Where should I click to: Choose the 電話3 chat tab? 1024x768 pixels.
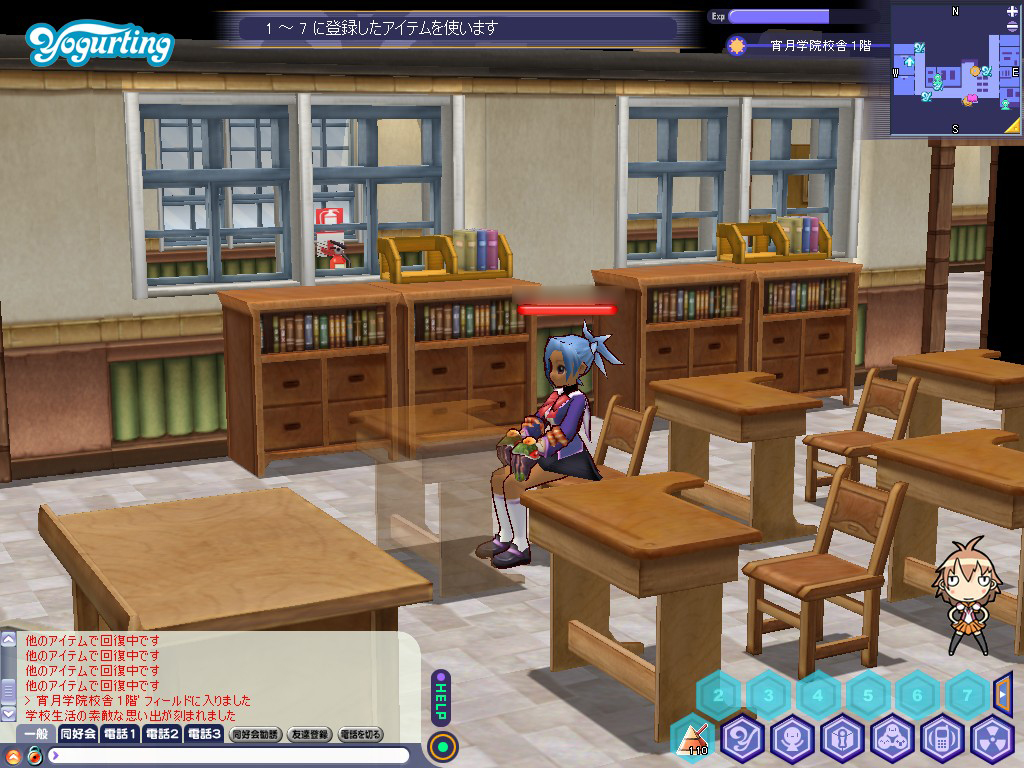tap(204, 734)
